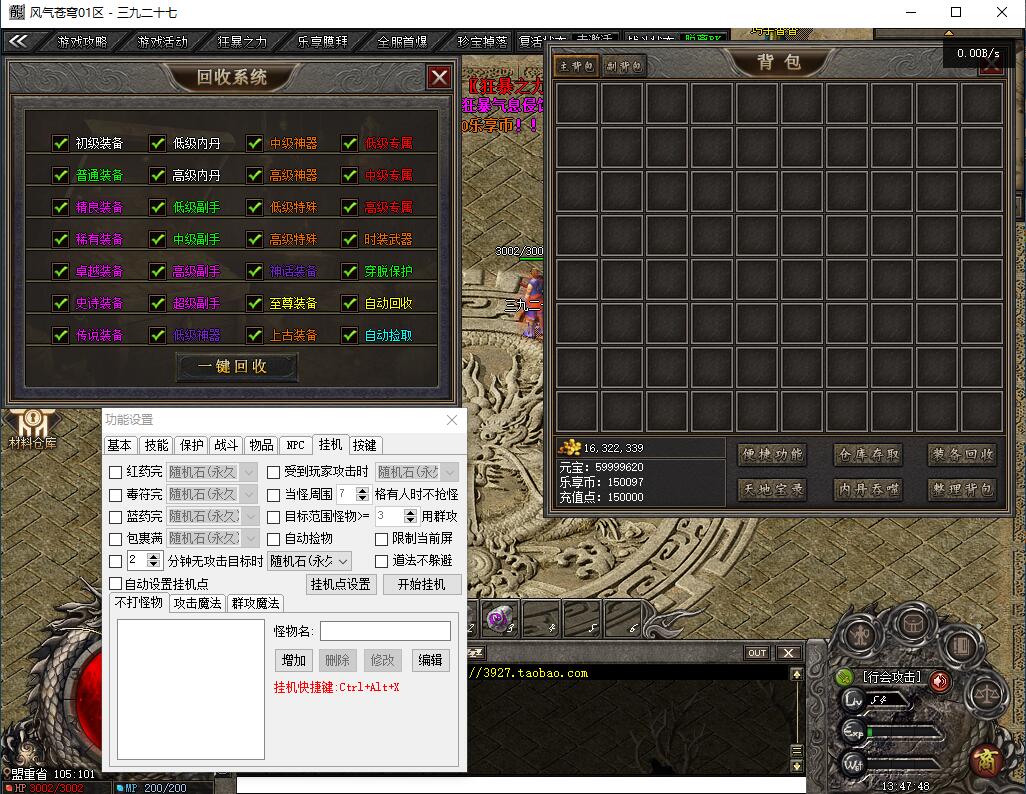Click the 整理背包 sort bag button
Image resolution: width=1026 pixels, height=794 pixels.
click(x=962, y=490)
